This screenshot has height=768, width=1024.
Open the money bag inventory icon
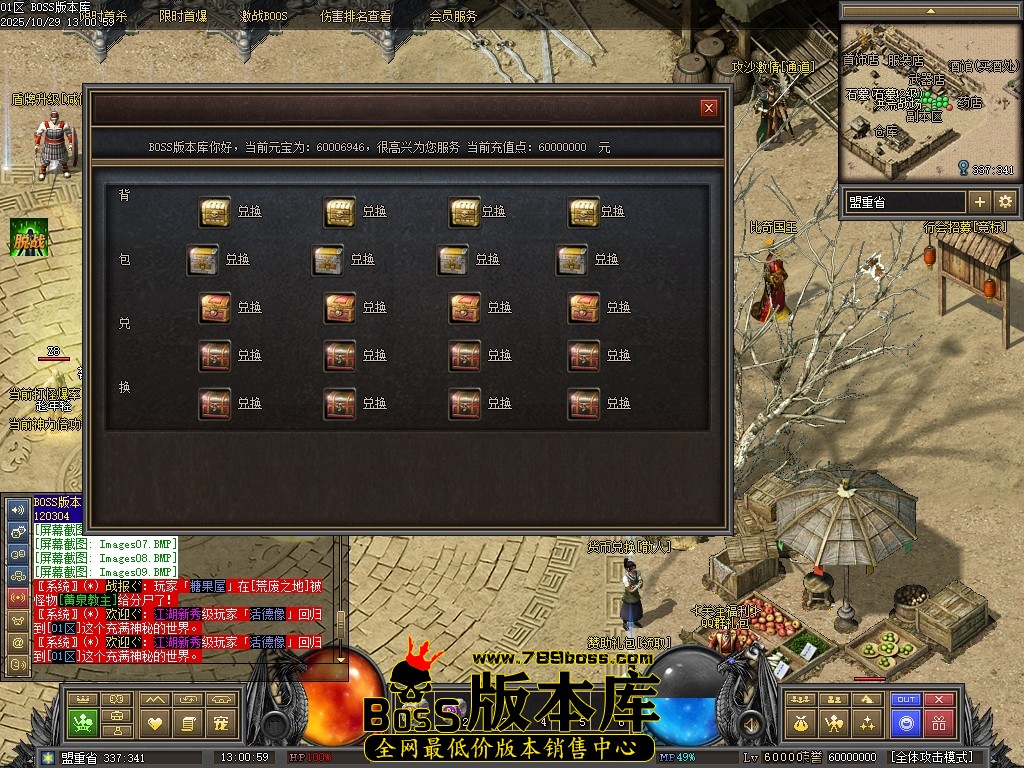click(800, 722)
